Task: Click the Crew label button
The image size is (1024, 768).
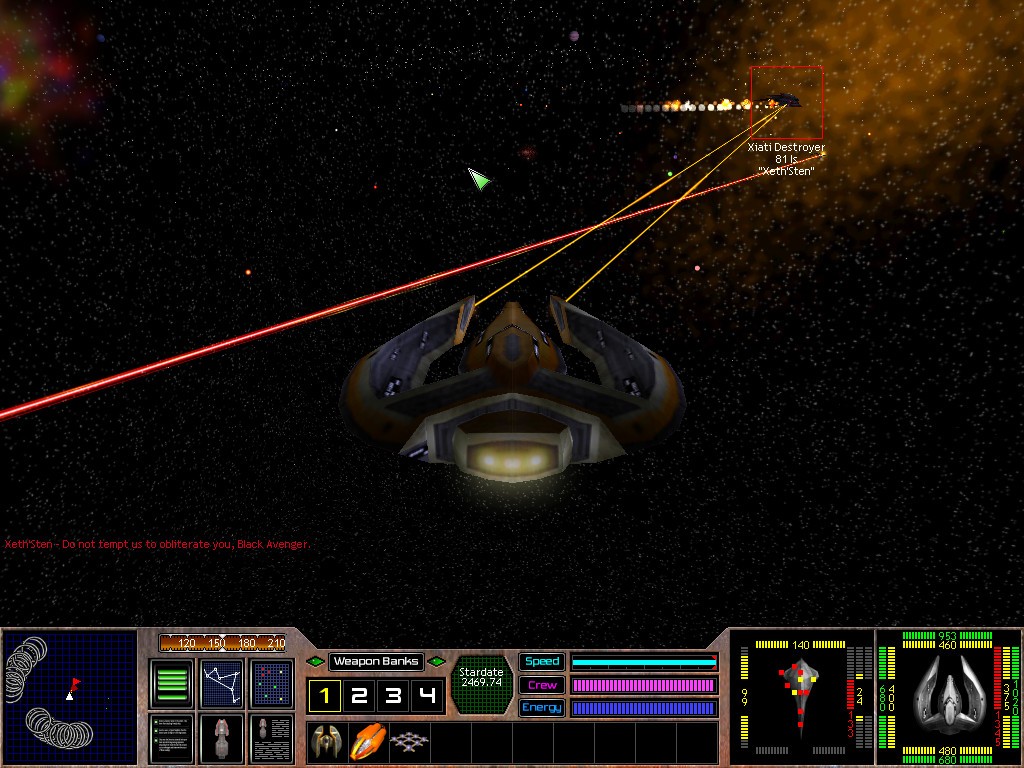Action: pos(542,685)
